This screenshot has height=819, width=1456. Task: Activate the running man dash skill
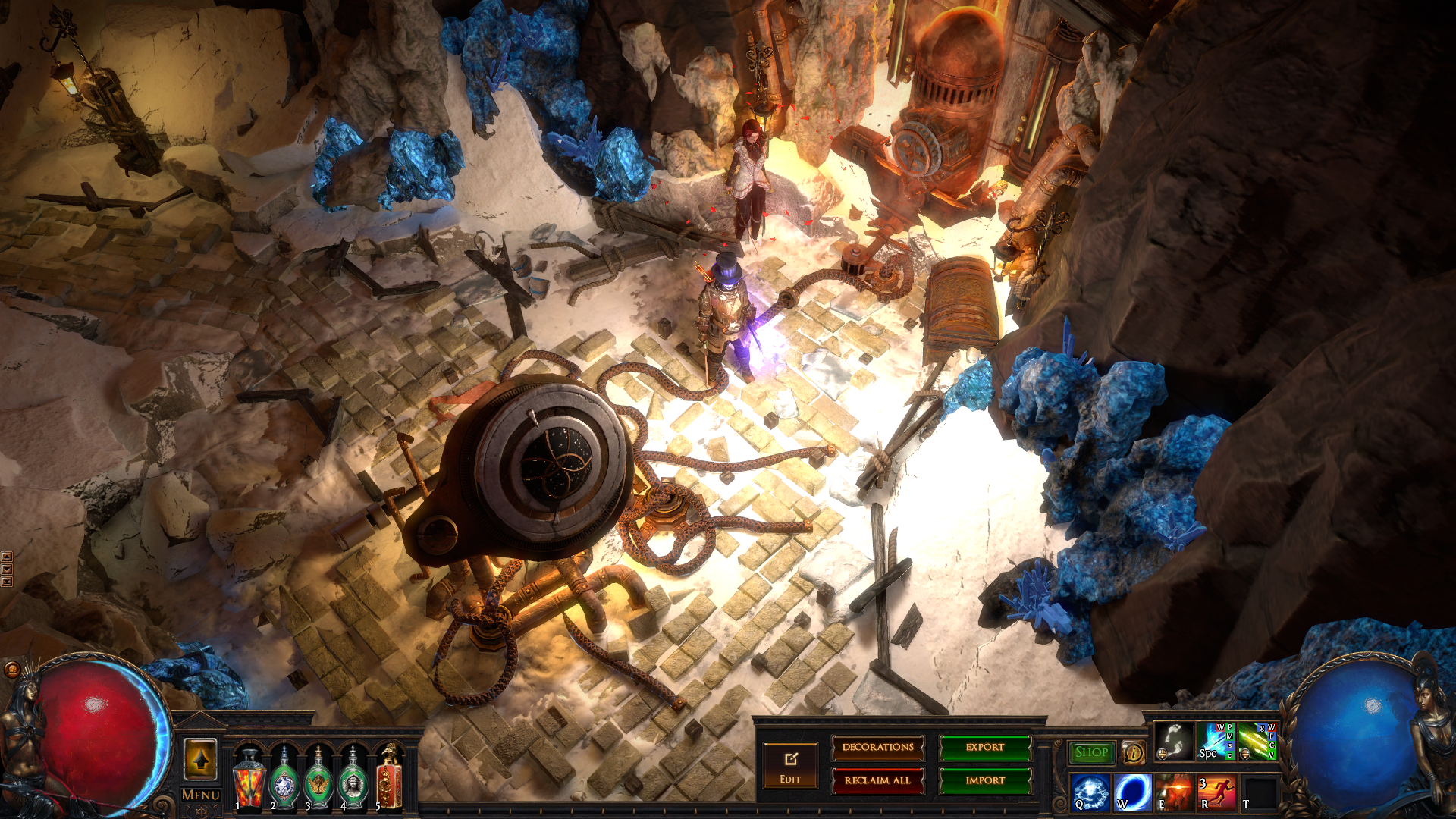pos(1216,792)
